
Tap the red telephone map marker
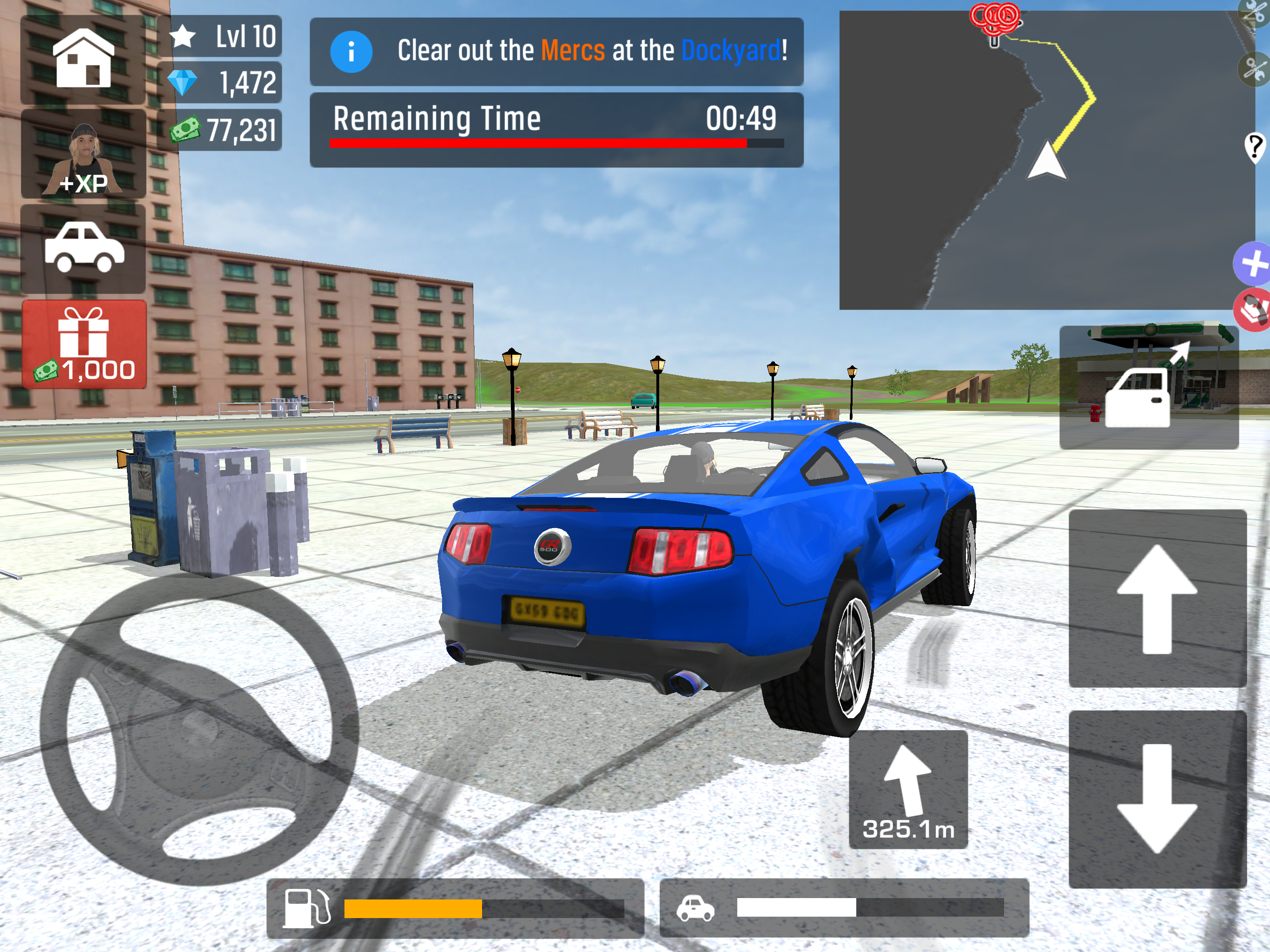[x=1253, y=310]
